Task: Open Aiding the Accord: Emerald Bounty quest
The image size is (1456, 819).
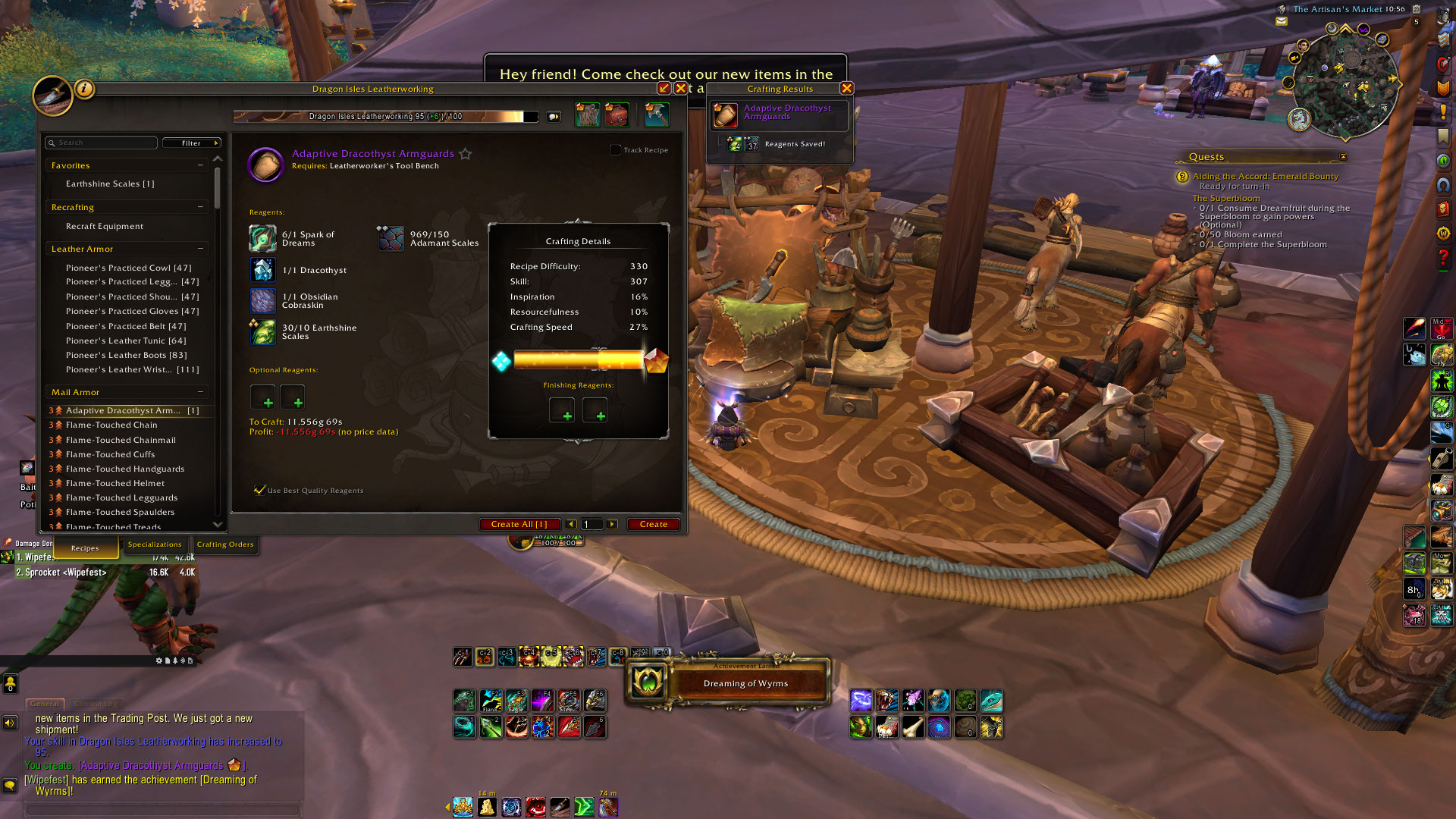Action: click(x=1266, y=176)
